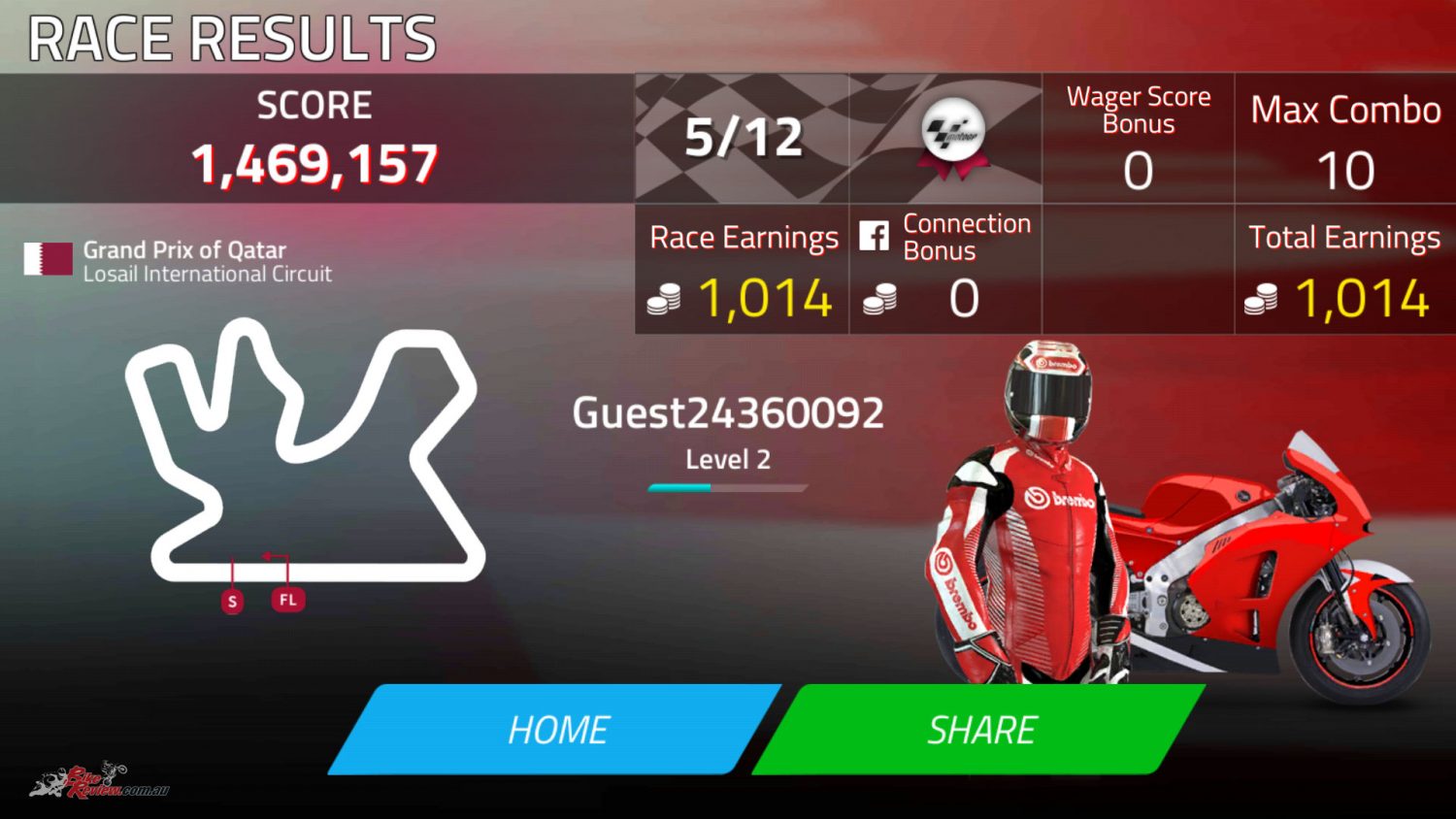1456x819 pixels.
Task: Click the coin icon beside Total Earnings
Action: tap(1259, 299)
